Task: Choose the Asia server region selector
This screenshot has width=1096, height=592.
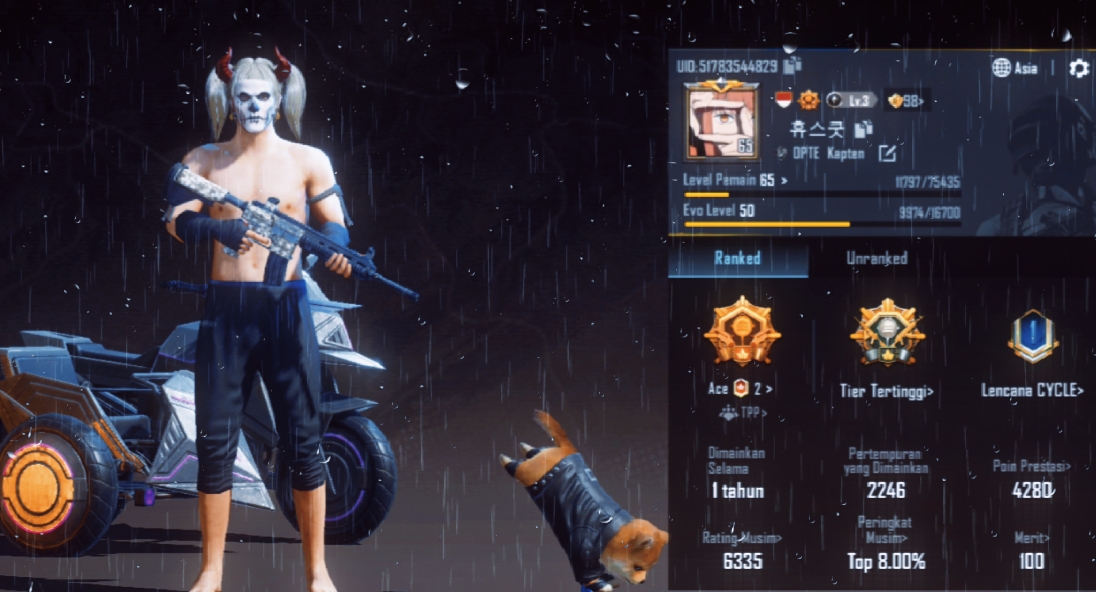Action: (x=1014, y=68)
